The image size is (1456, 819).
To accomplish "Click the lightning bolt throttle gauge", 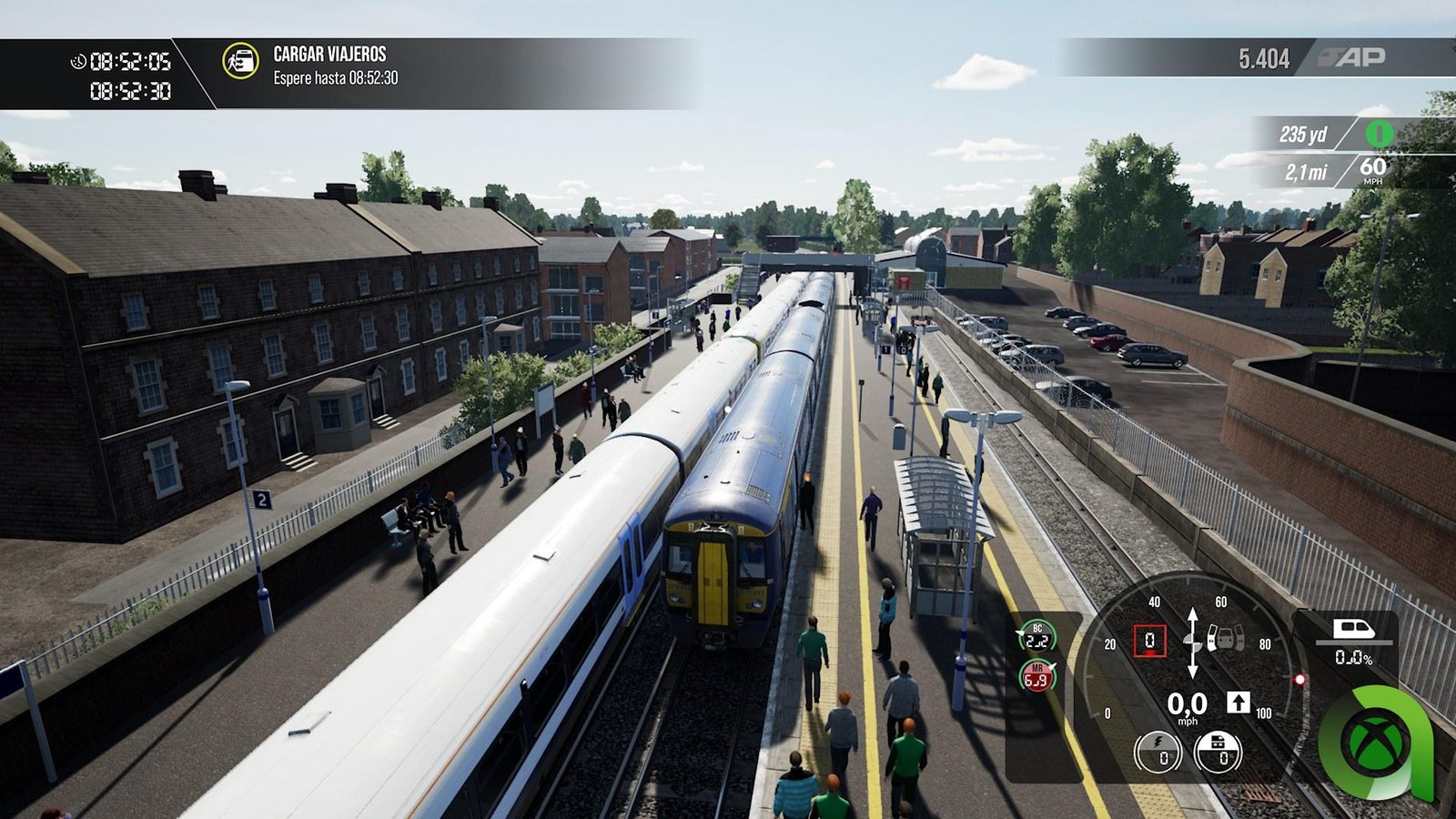I will tap(1158, 753).
